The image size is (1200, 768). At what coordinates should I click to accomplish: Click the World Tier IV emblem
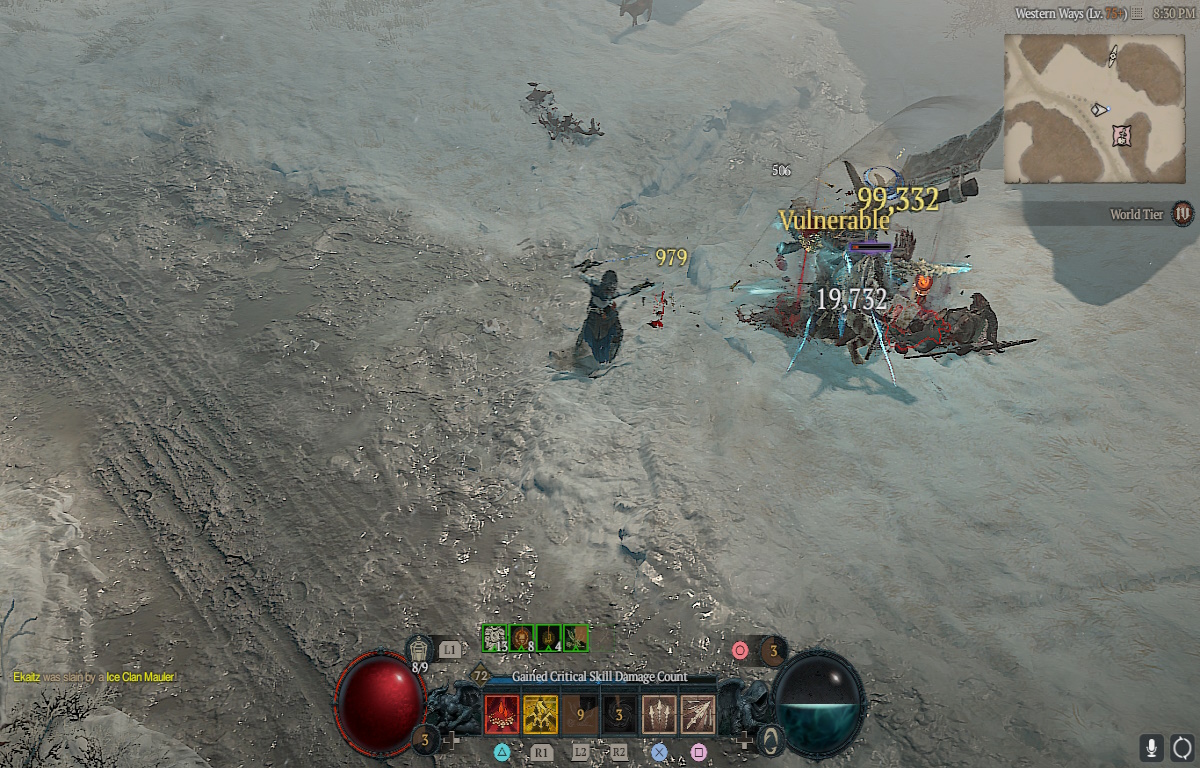[x=1183, y=213]
